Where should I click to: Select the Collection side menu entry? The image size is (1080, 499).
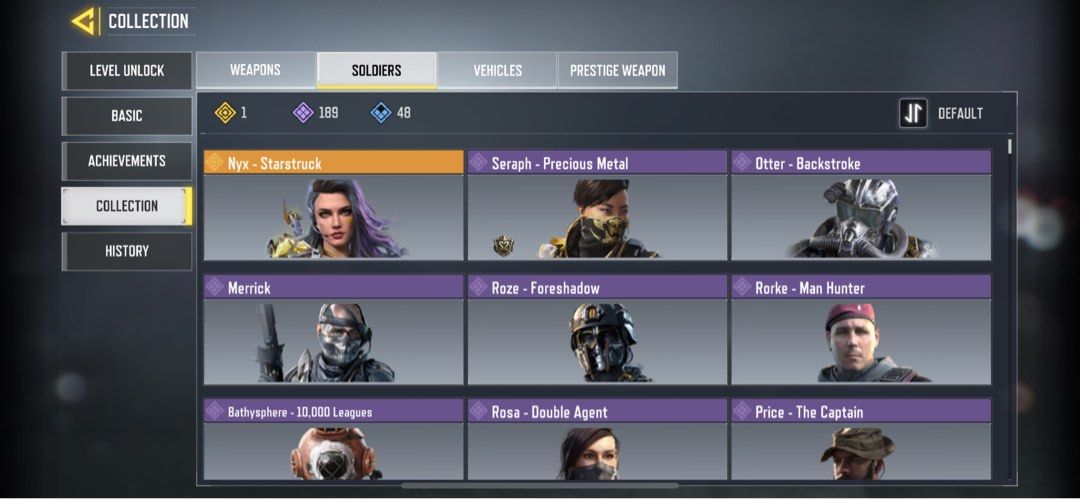127,206
